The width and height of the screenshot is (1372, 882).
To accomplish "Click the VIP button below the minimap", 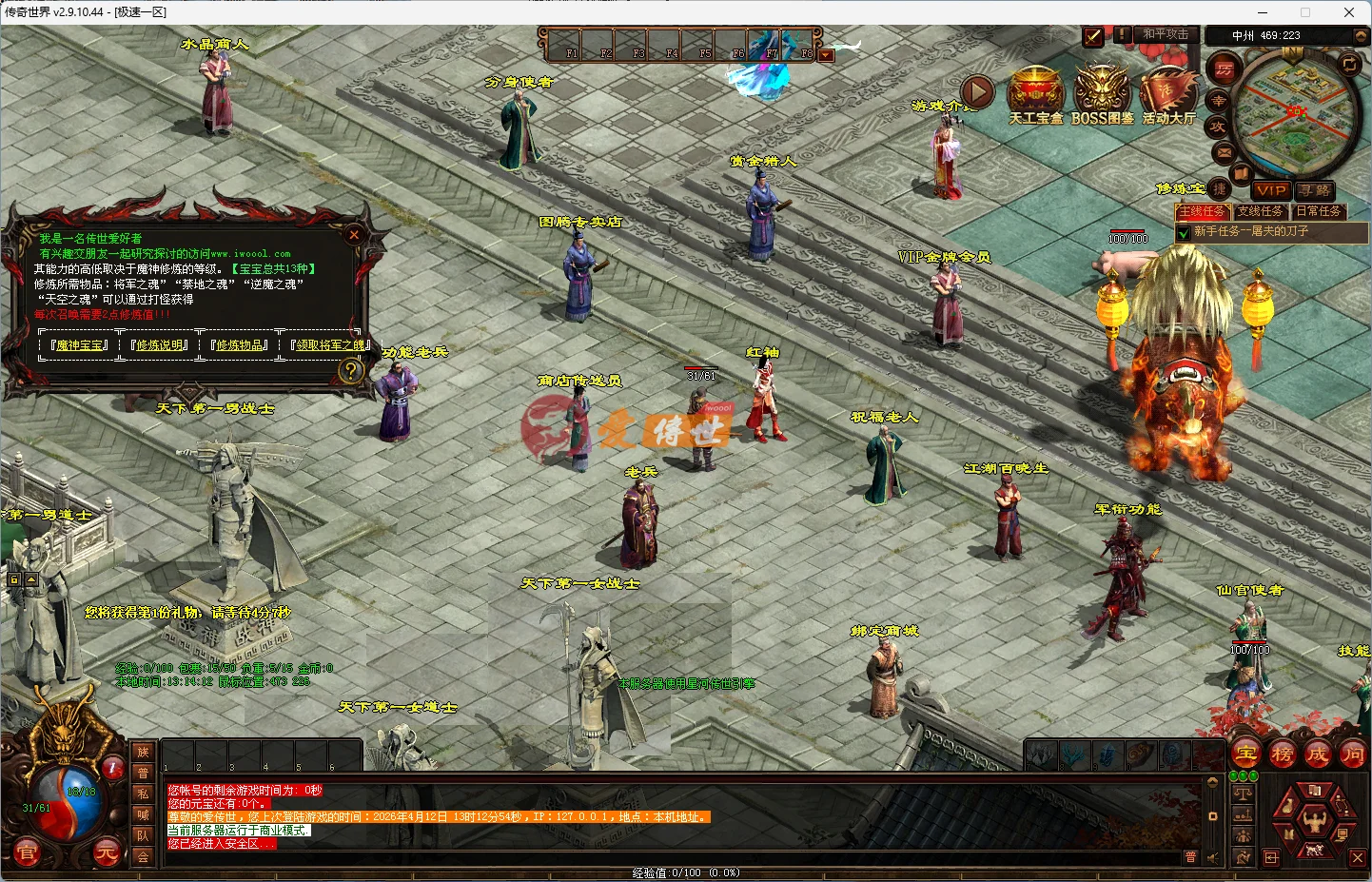I will [x=1271, y=191].
